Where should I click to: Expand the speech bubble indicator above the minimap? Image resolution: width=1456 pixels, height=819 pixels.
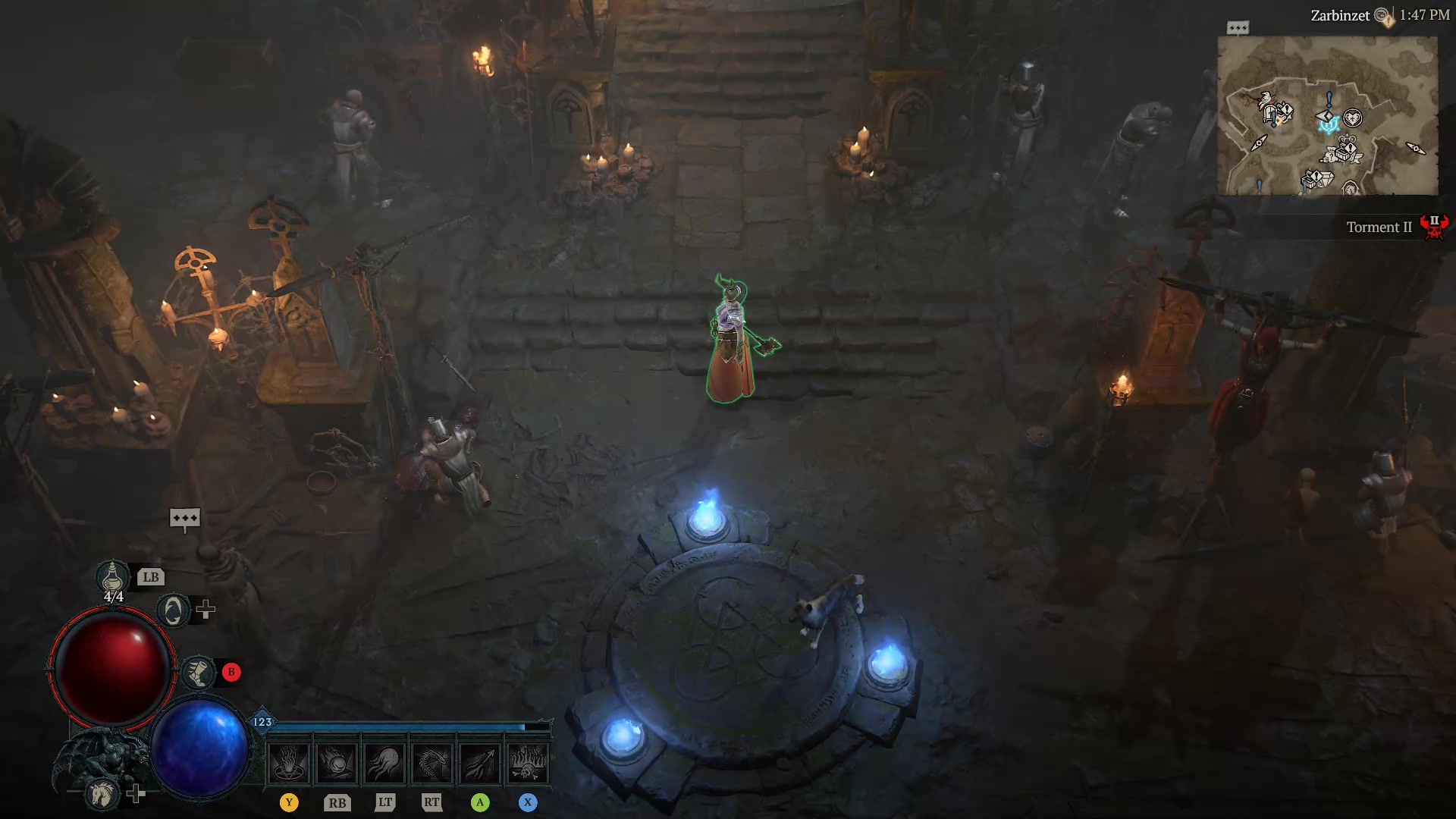click(x=1238, y=27)
